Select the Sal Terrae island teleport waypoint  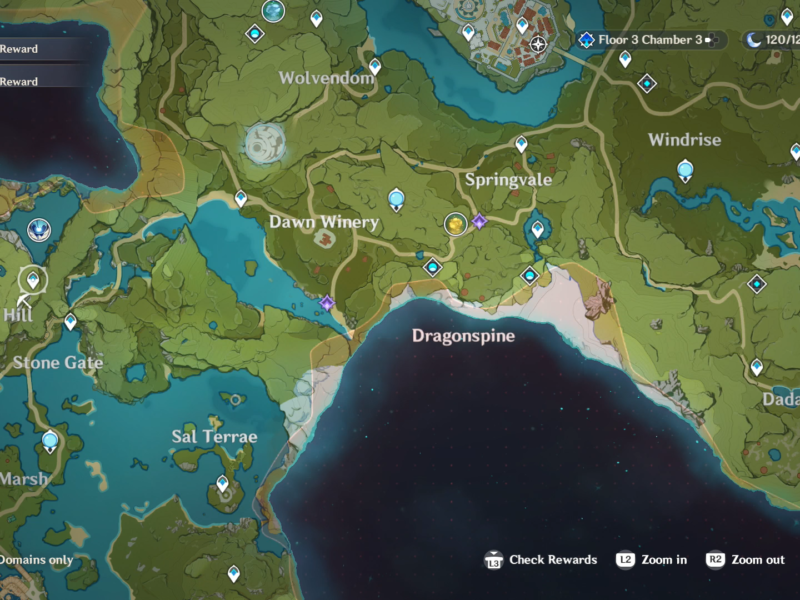[x=223, y=484]
